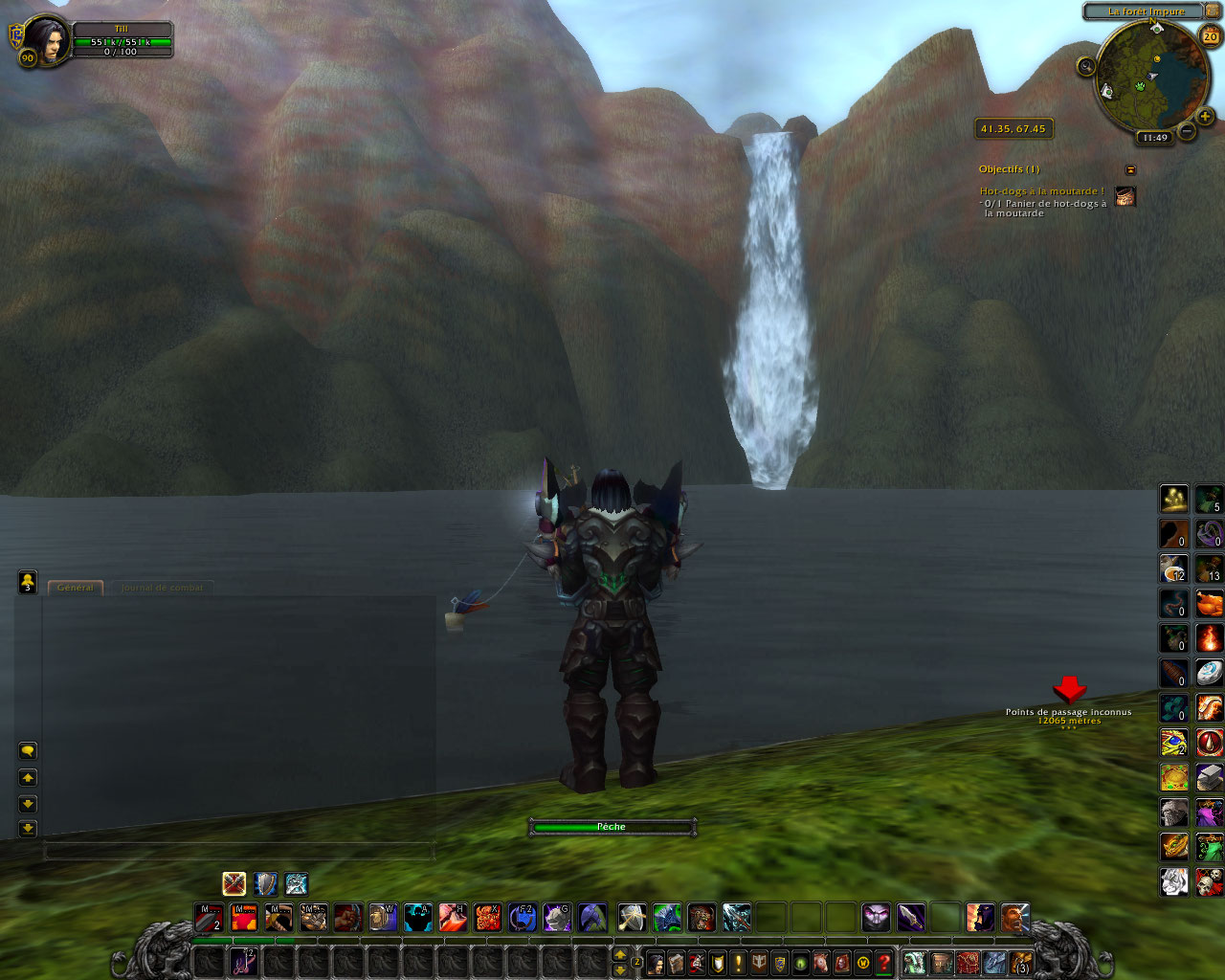
Task: Switch to the Journal de combat tab
Action: [x=162, y=588]
